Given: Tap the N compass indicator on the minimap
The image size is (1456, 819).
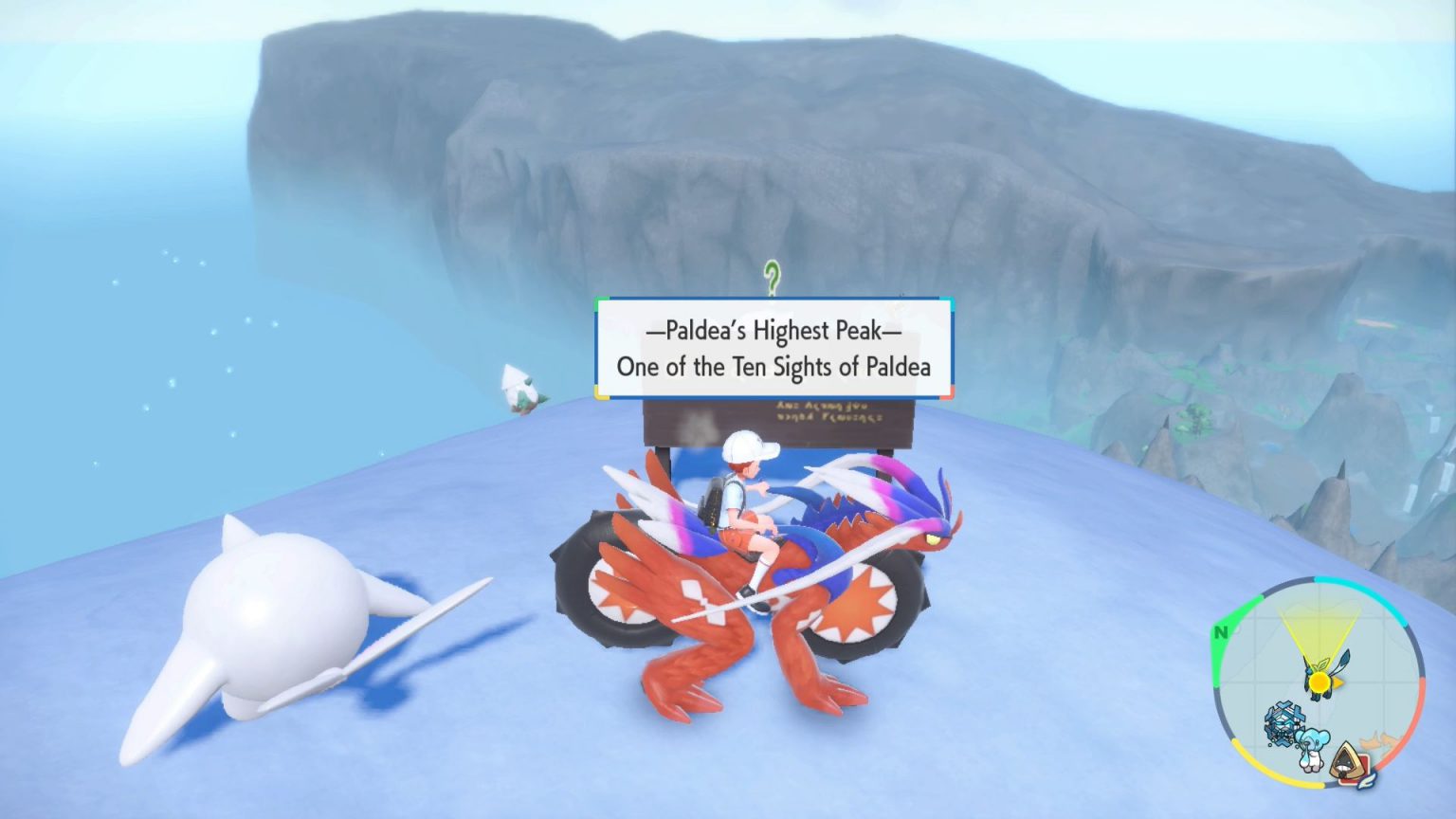Looking at the screenshot, I should point(1221,632).
